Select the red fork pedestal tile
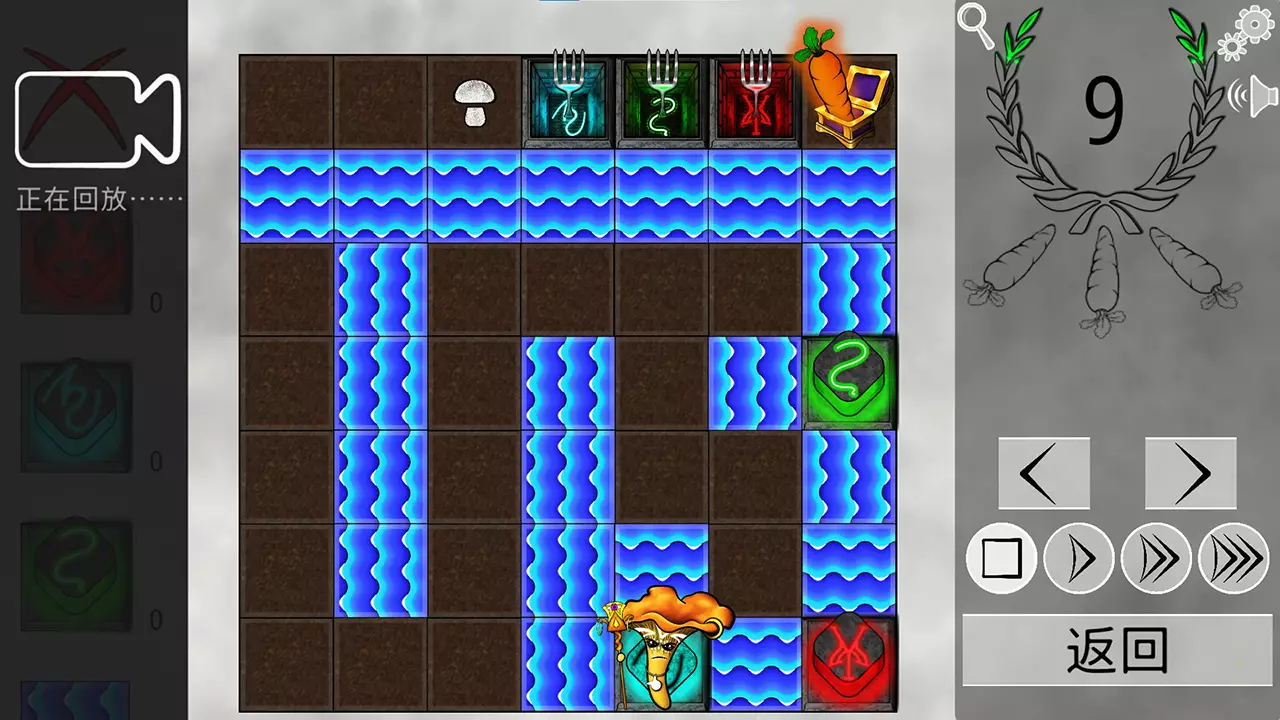1280x720 pixels. 755,98
